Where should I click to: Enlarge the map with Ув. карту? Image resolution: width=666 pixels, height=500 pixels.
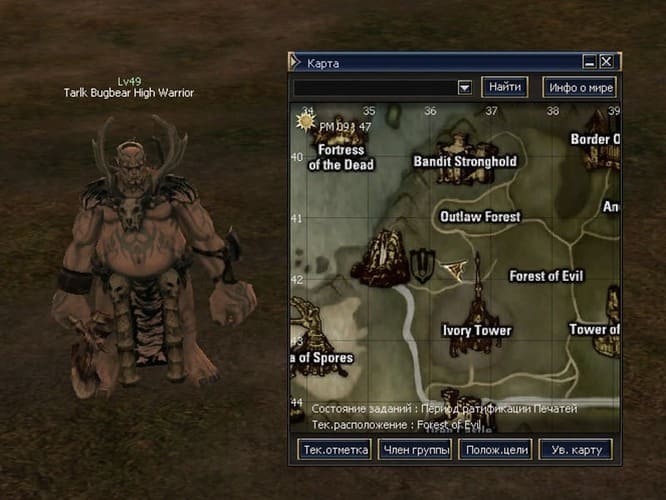click(x=575, y=450)
